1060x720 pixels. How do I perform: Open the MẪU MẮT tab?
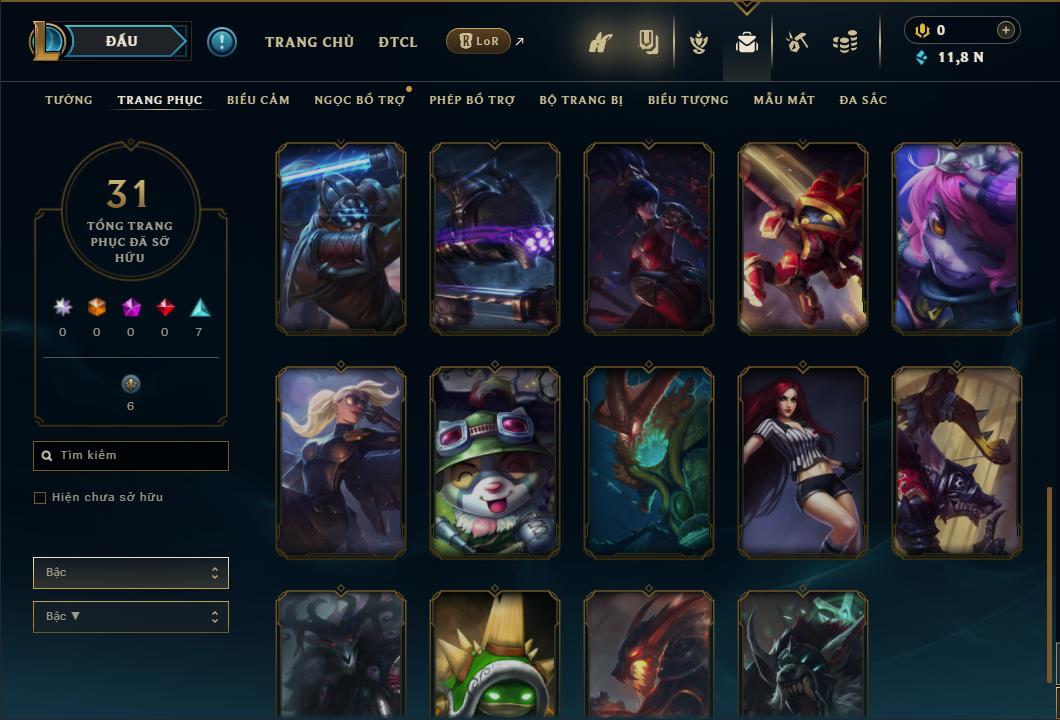click(784, 100)
